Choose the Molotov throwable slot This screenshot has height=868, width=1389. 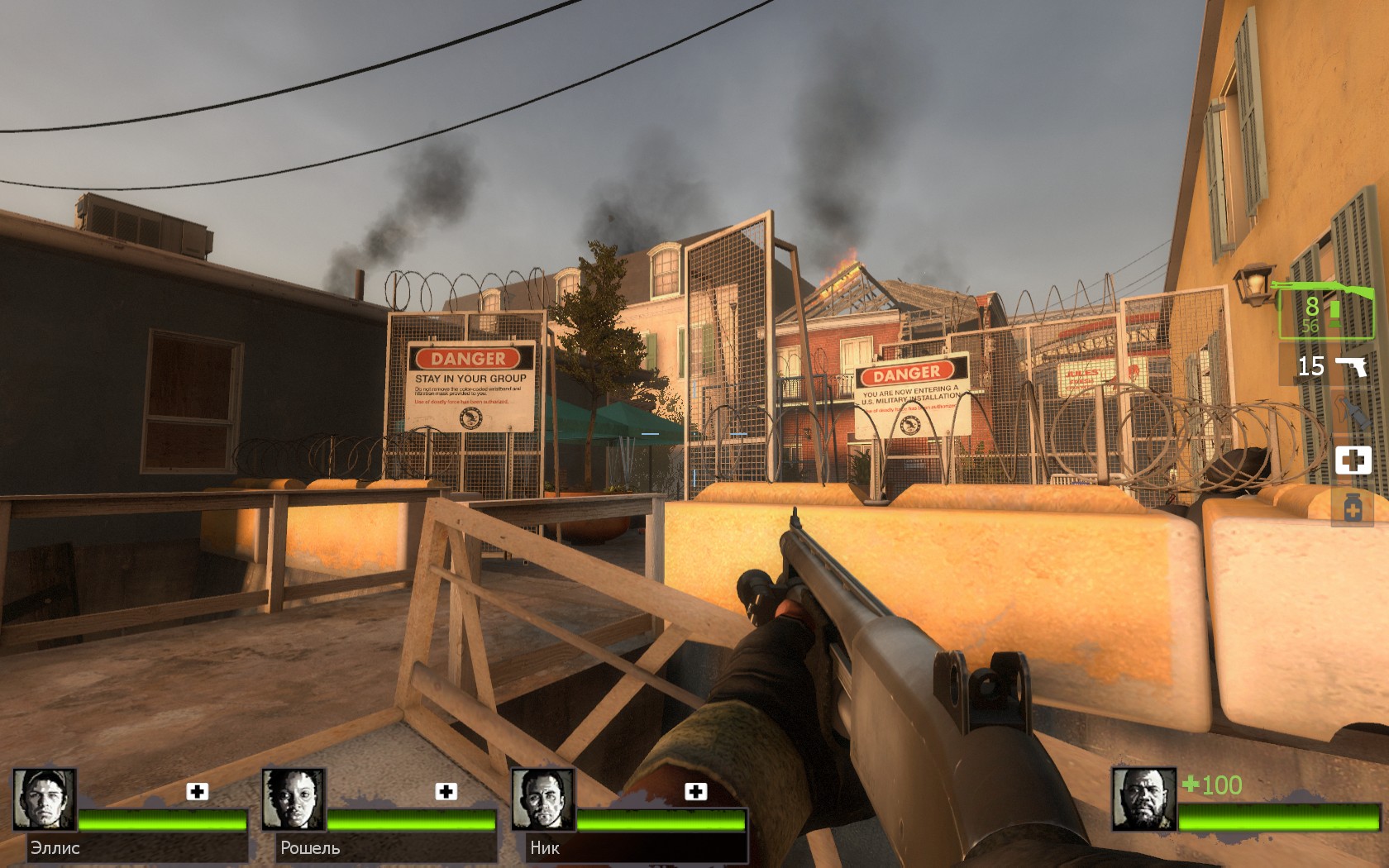pyautogui.click(x=1353, y=412)
